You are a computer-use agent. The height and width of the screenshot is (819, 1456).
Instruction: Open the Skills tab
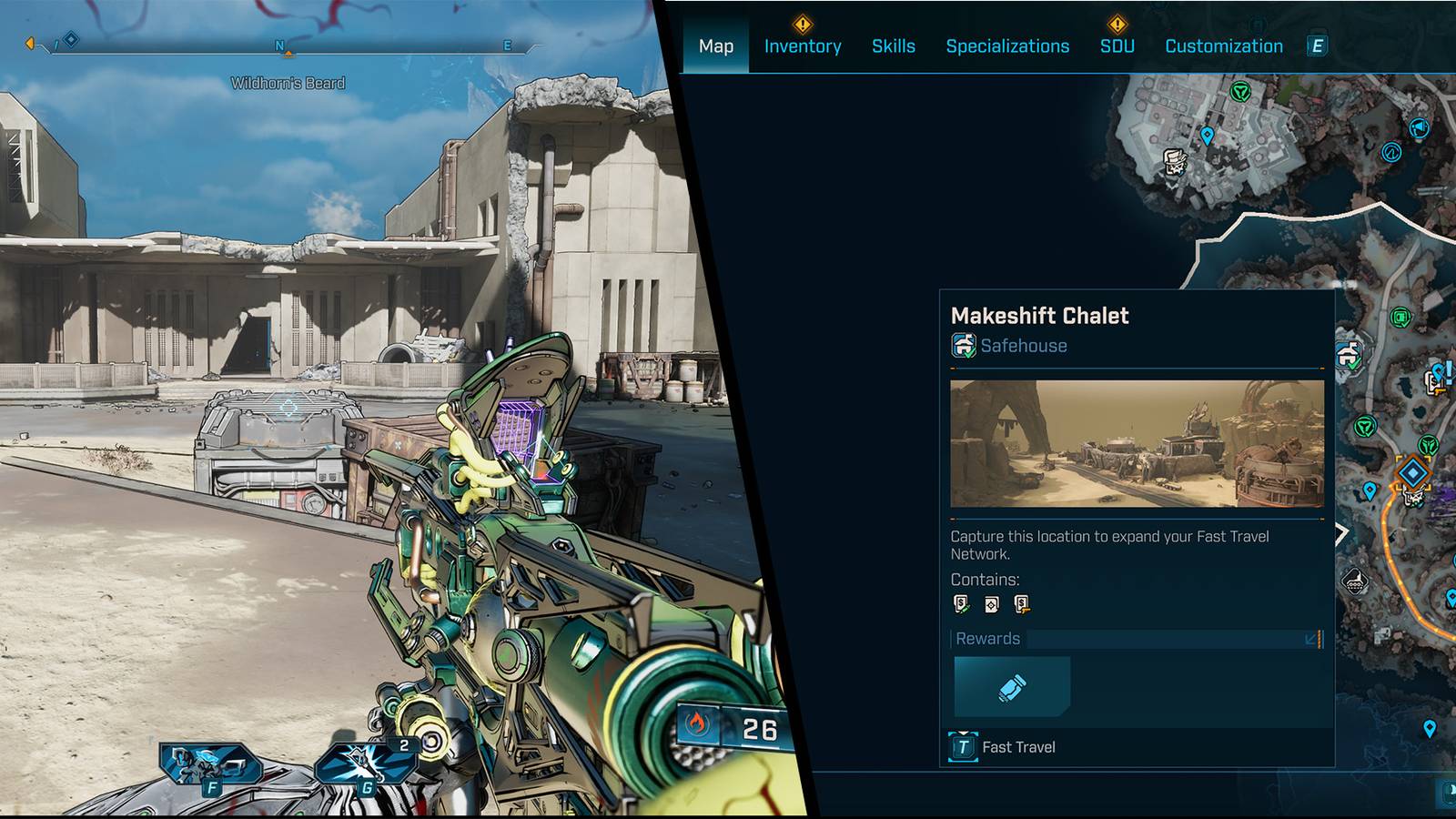(893, 46)
